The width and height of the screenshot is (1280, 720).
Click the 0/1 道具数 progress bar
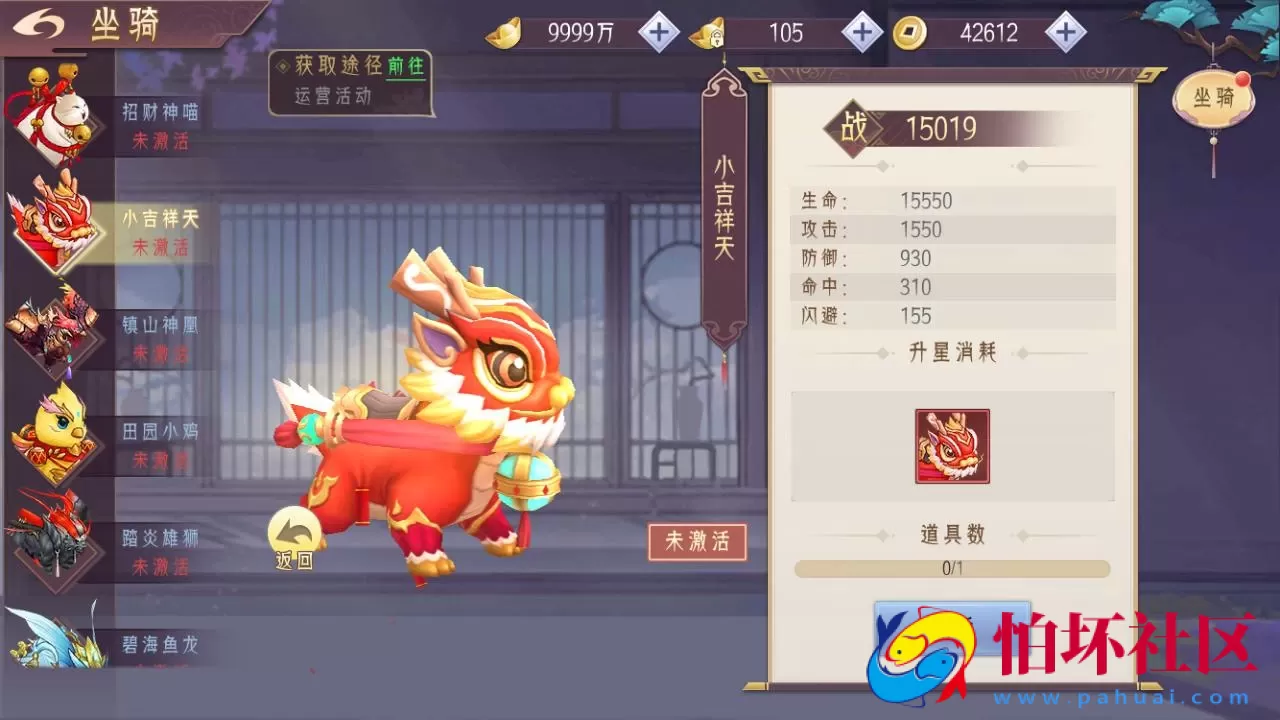click(x=952, y=568)
